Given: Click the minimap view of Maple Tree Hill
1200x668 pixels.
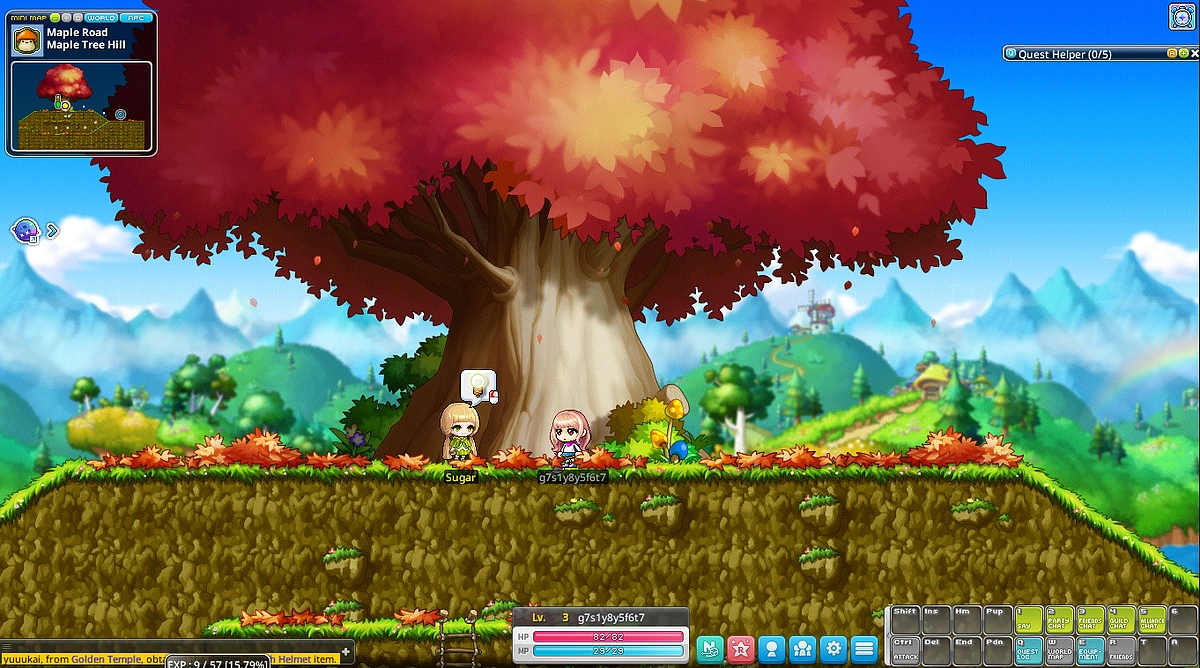Looking at the screenshot, I should pyautogui.click(x=83, y=107).
